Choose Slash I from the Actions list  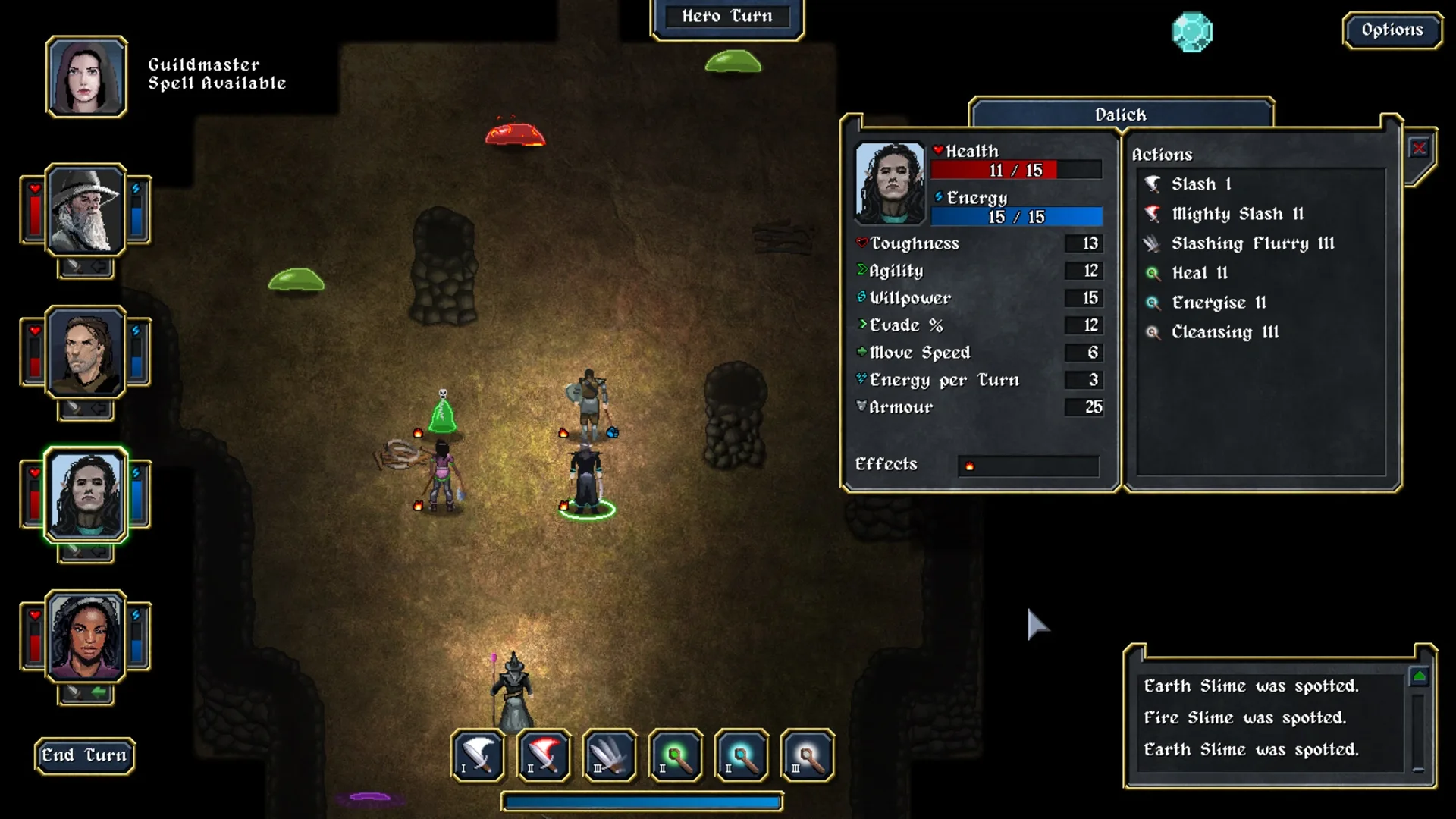coord(1200,184)
